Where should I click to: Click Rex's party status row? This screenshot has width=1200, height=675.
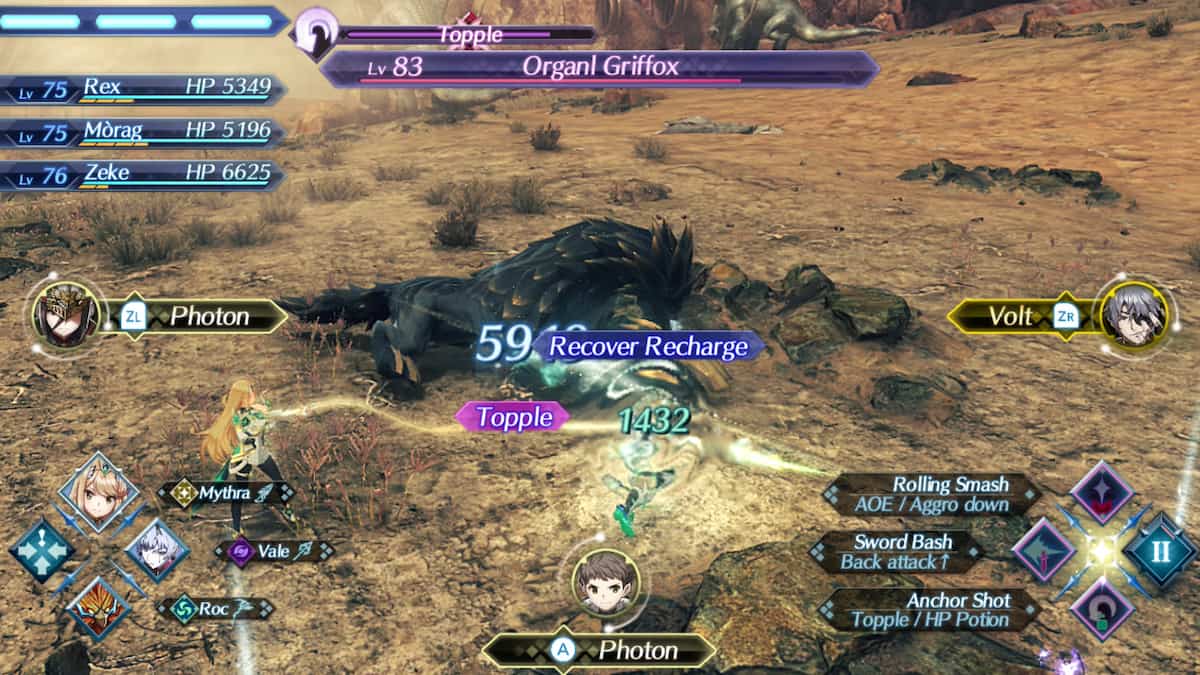143,89
